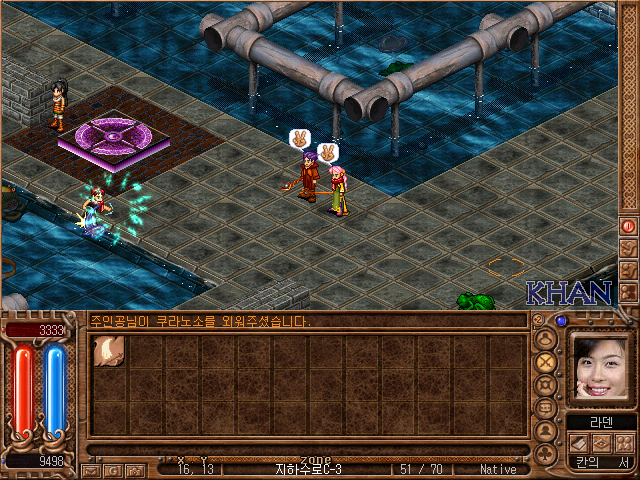This screenshot has width=640, height=480.
Task: Click the red power button on the side panel
Action: coord(629,226)
